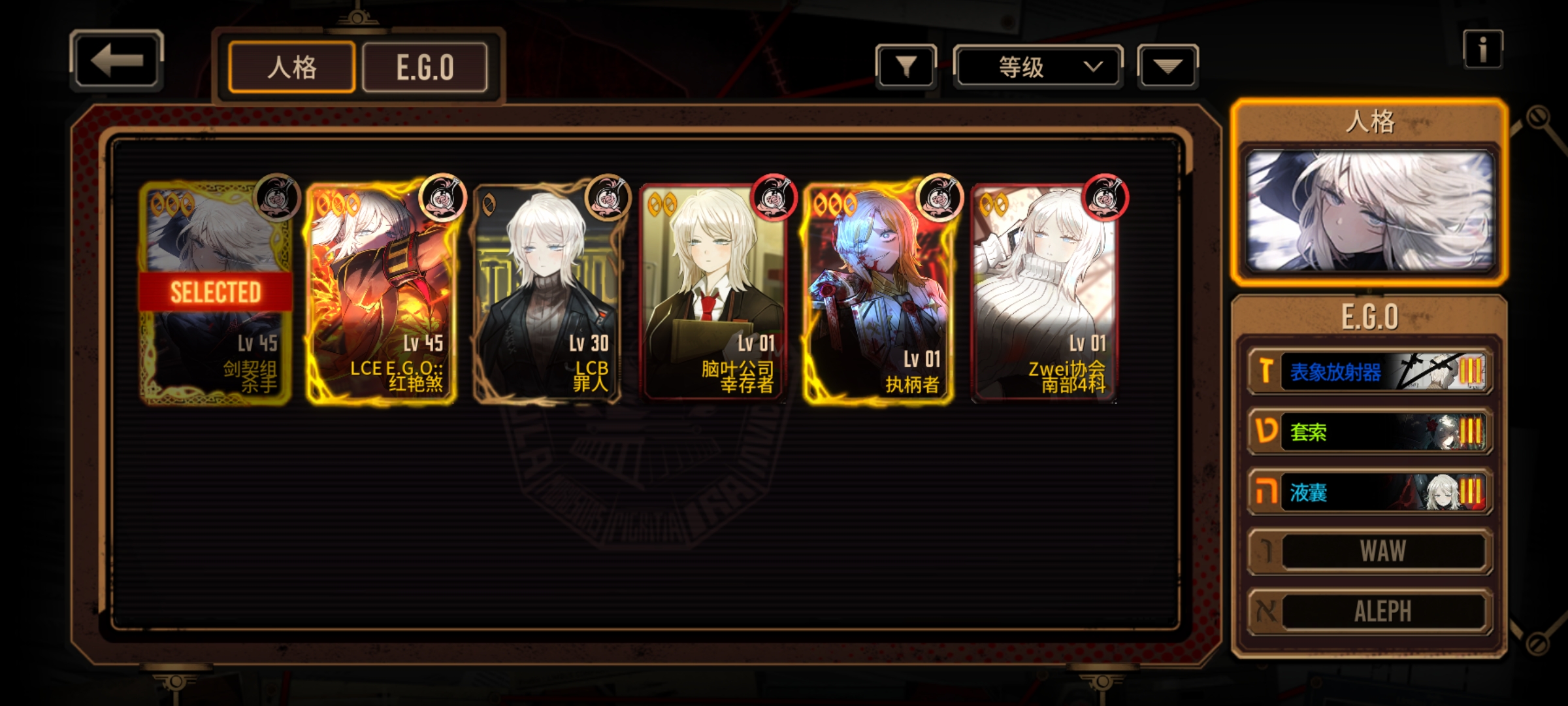The height and width of the screenshot is (706, 1568).
Task: Open the funnel filter button
Action: [906, 66]
